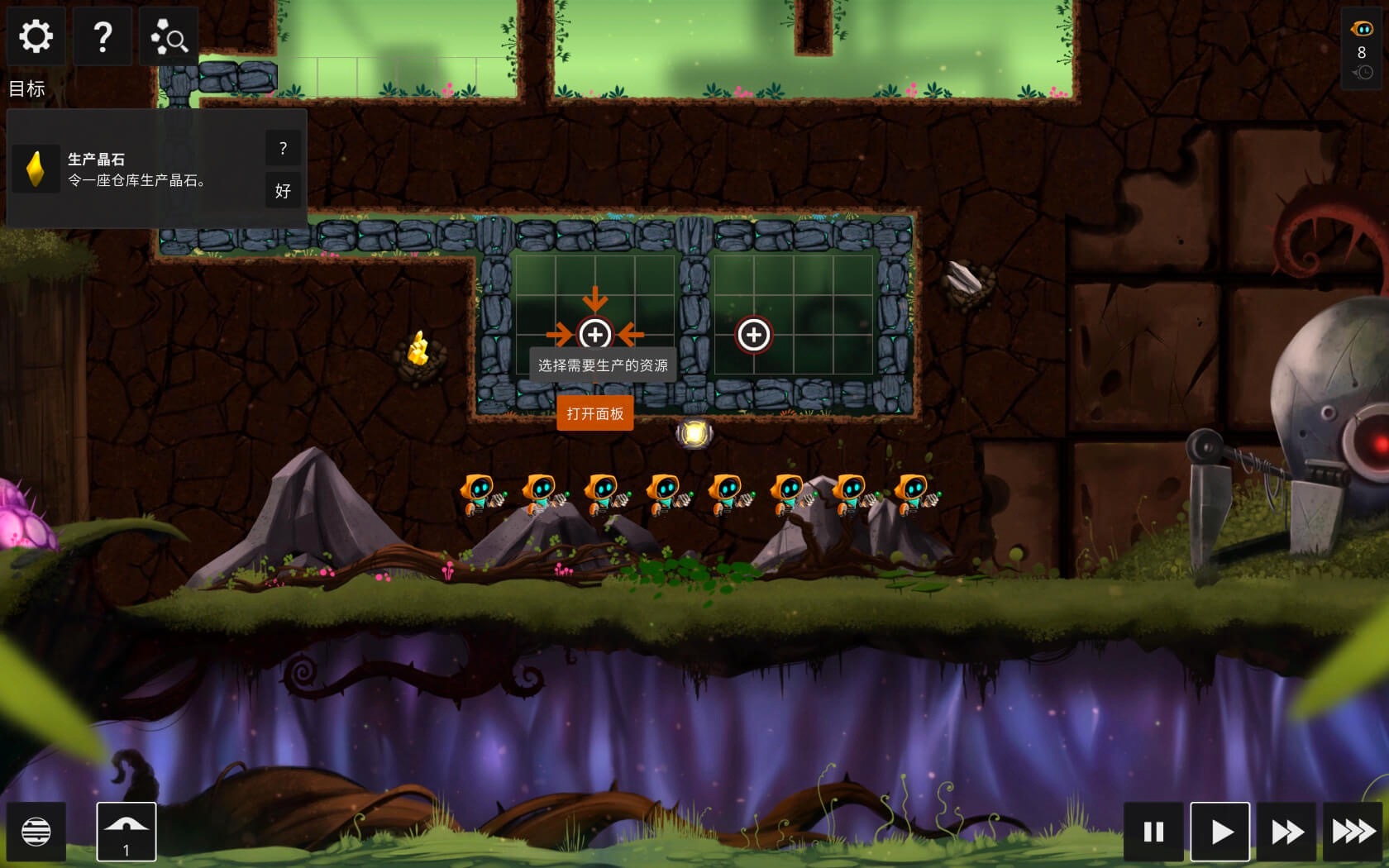Screen dimensions: 1389x868
Task: Click the 打开面板 orange button
Action: point(595,413)
